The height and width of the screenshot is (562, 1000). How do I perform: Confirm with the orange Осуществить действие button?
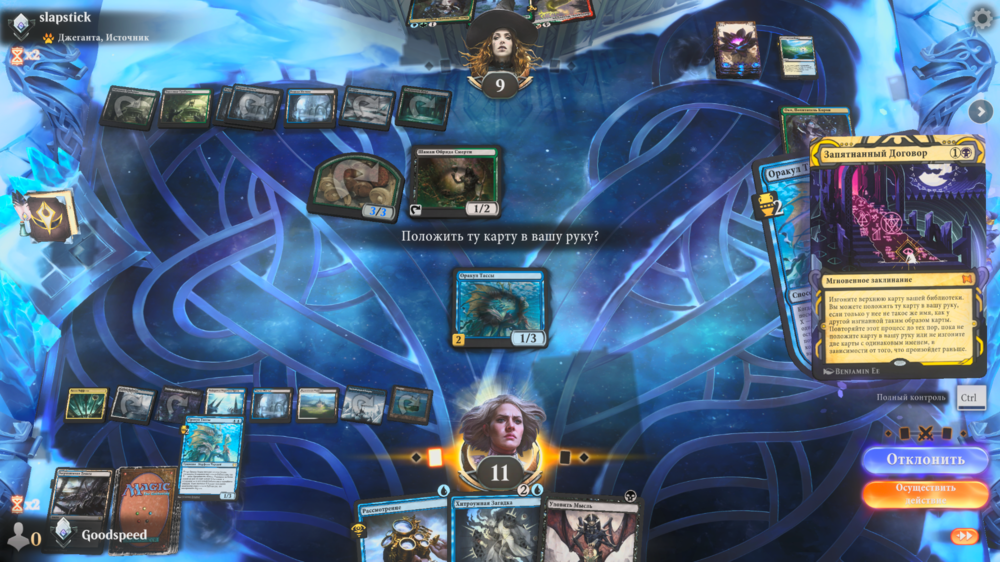click(x=925, y=494)
